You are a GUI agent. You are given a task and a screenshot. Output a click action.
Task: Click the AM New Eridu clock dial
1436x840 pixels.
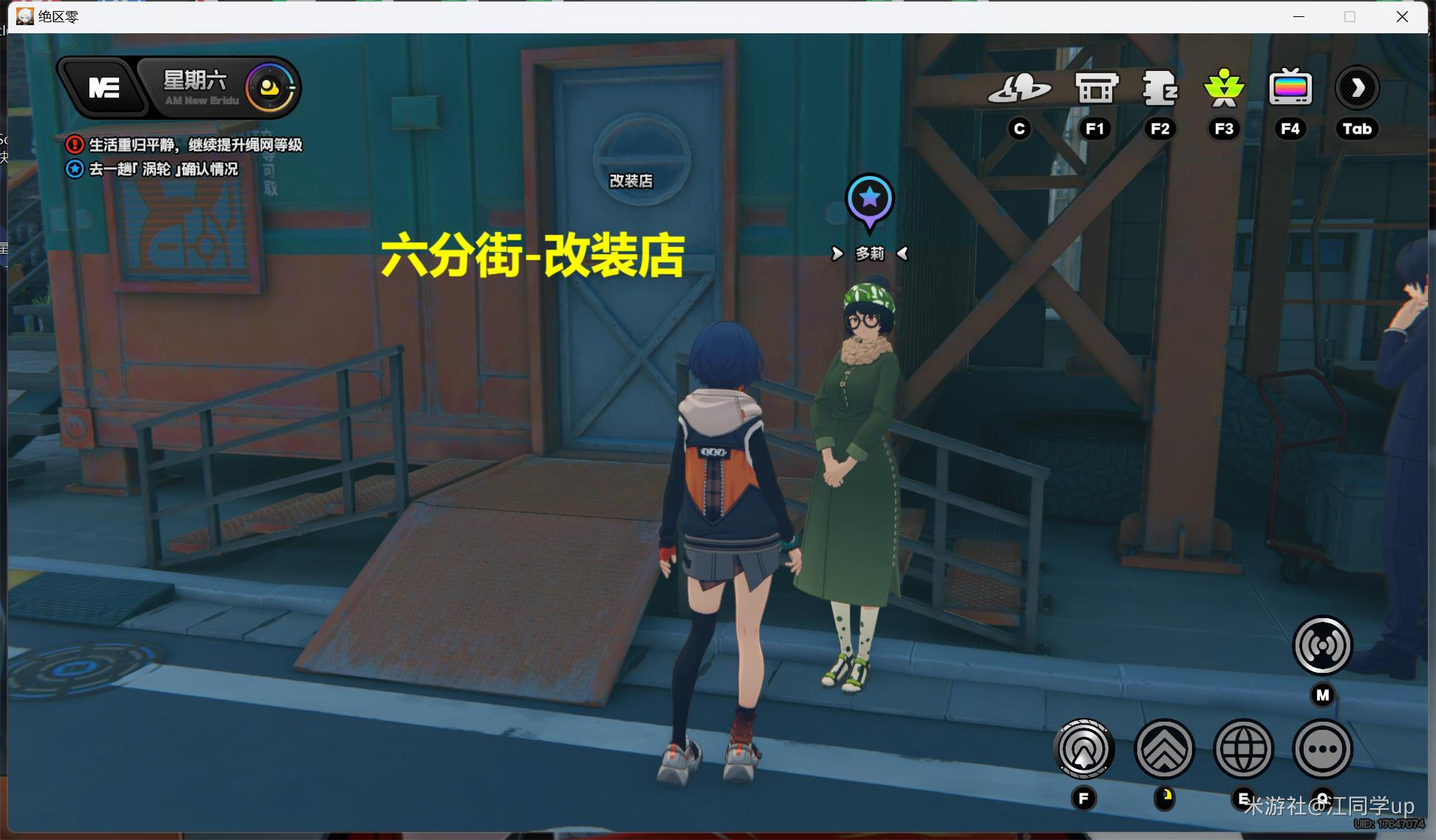(269, 87)
